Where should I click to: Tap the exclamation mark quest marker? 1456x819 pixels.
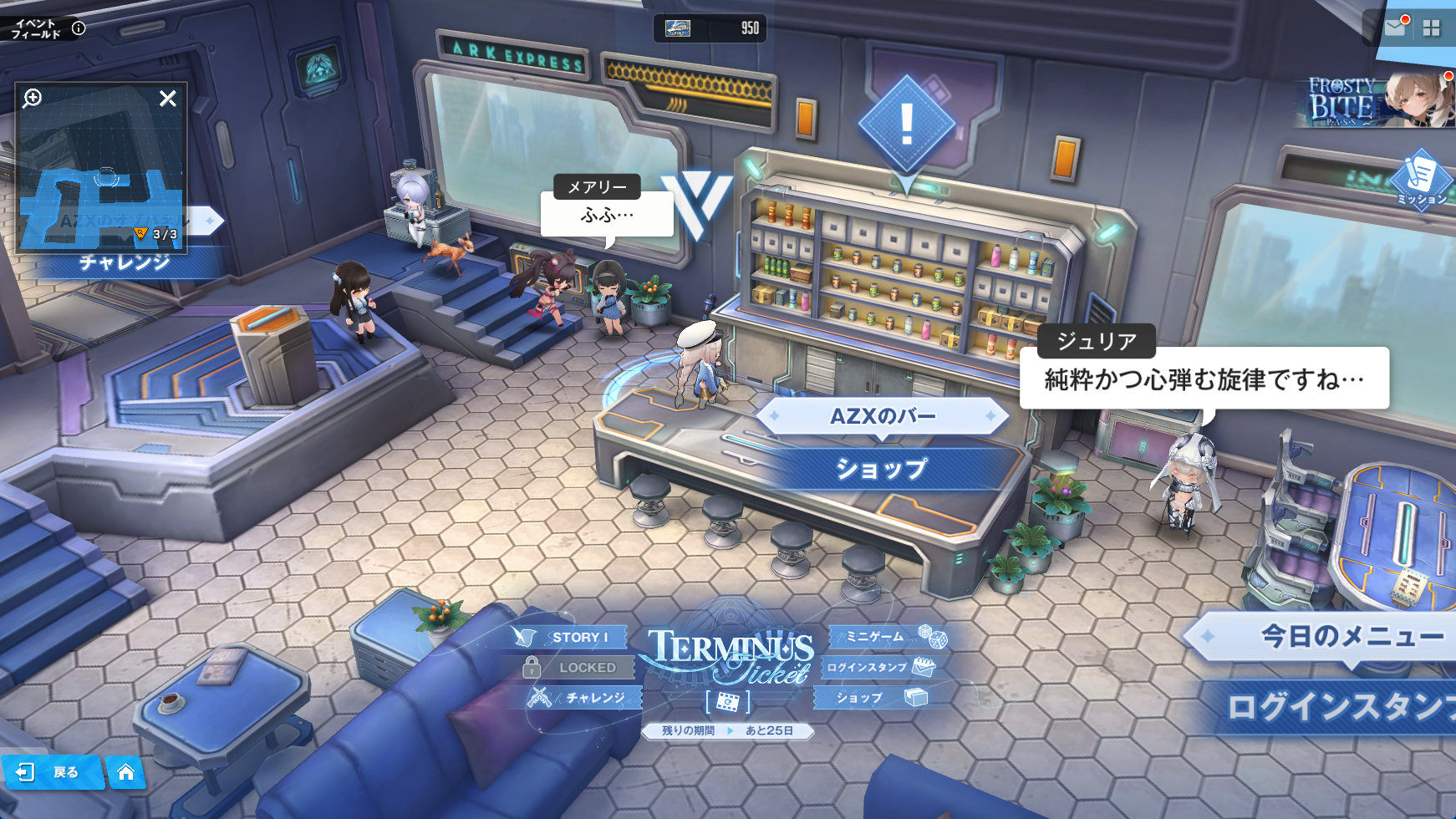[907, 125]
